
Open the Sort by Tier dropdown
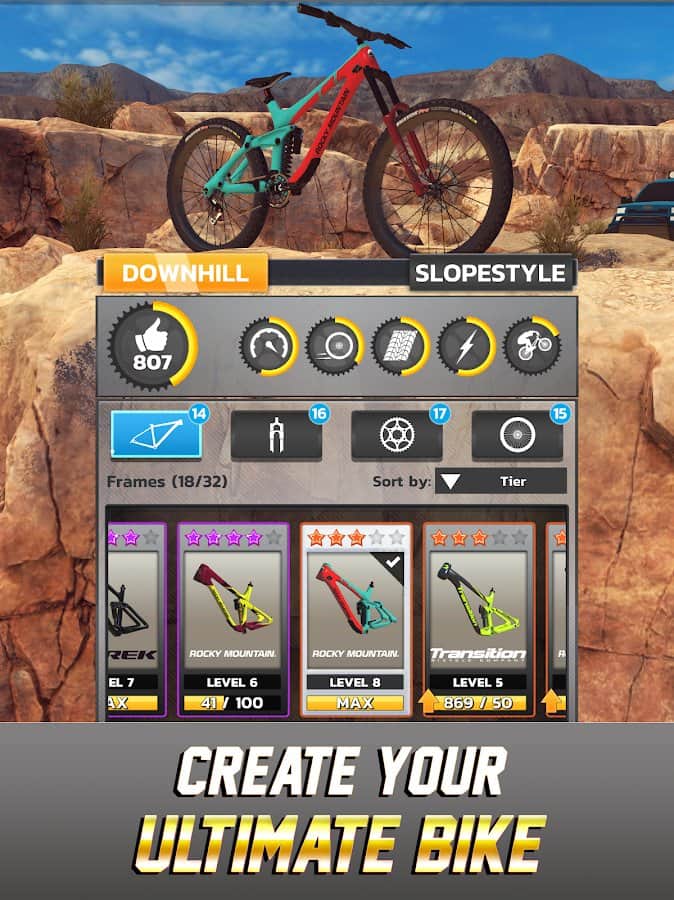(501, 481)
